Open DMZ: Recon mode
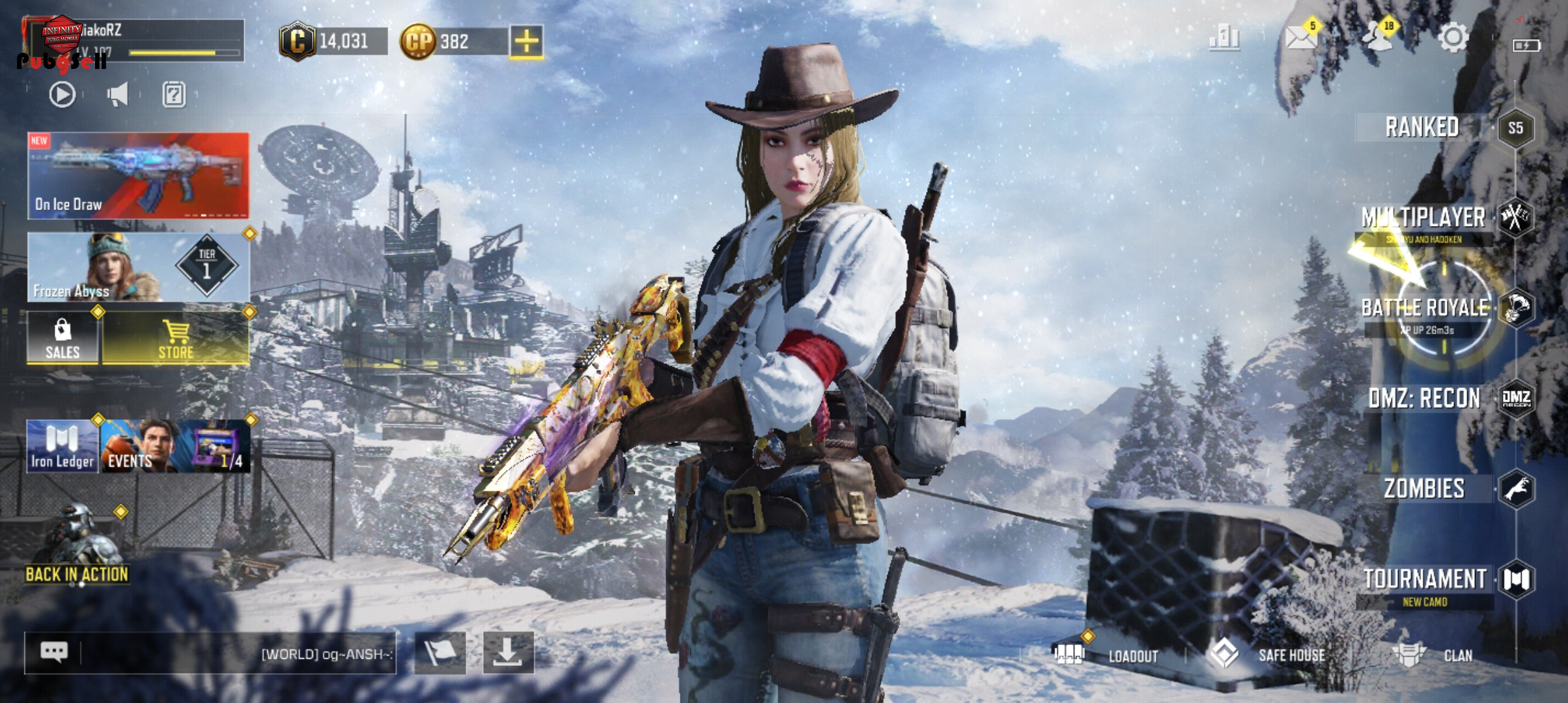This screenshot has width=1568, height=703. point(1425,398)
